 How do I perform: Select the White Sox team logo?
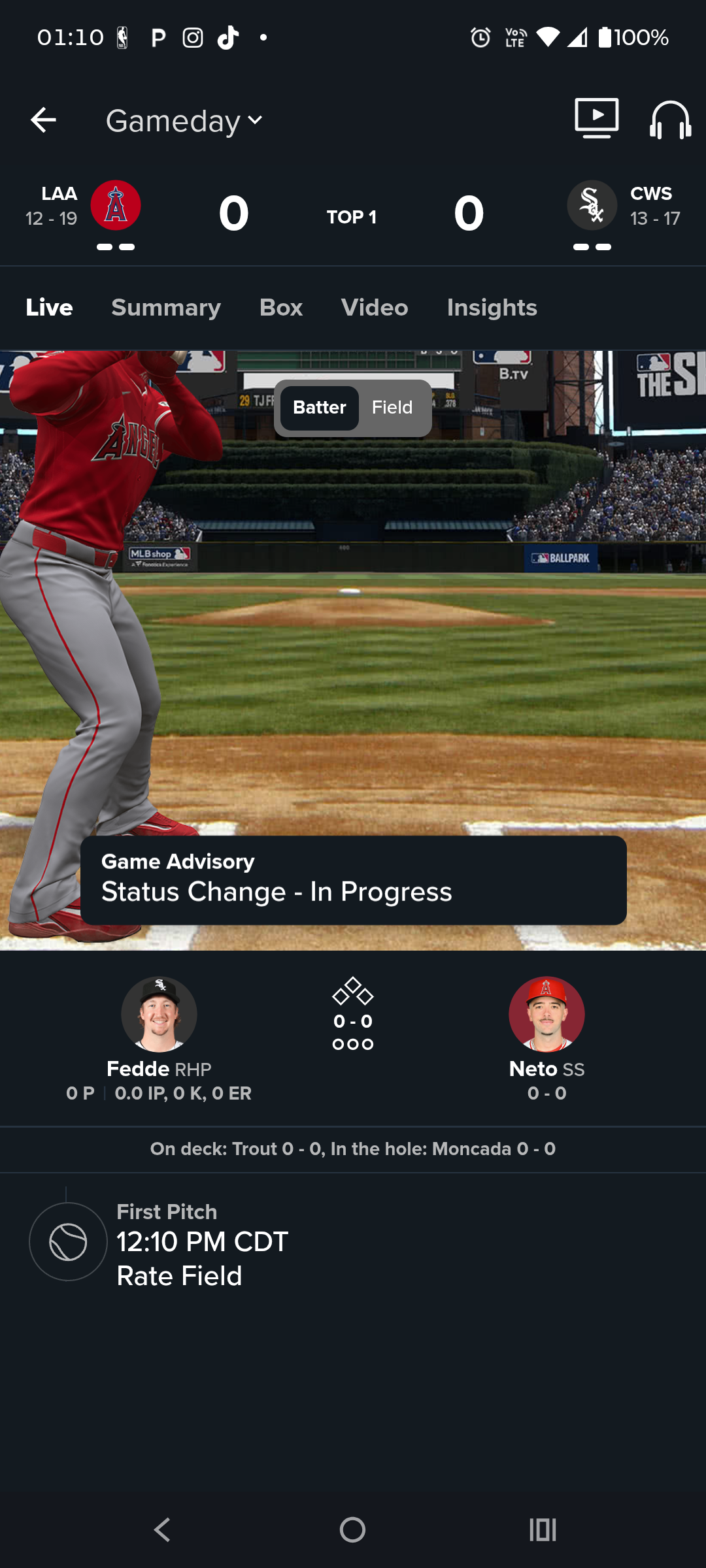point(592,205)
